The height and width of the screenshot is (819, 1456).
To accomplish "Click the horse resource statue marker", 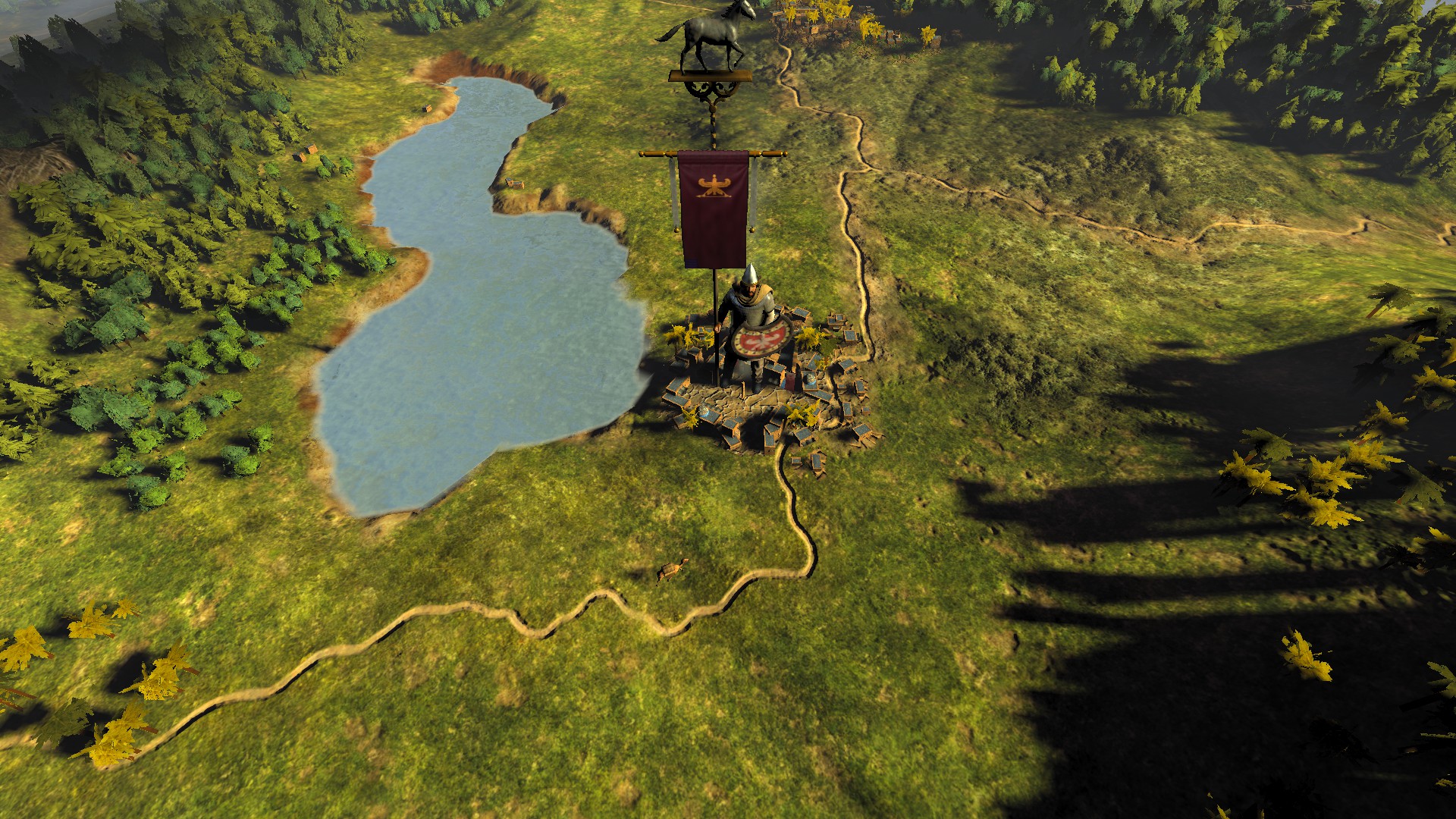I will pyautogui.click(x=711, y=38).
